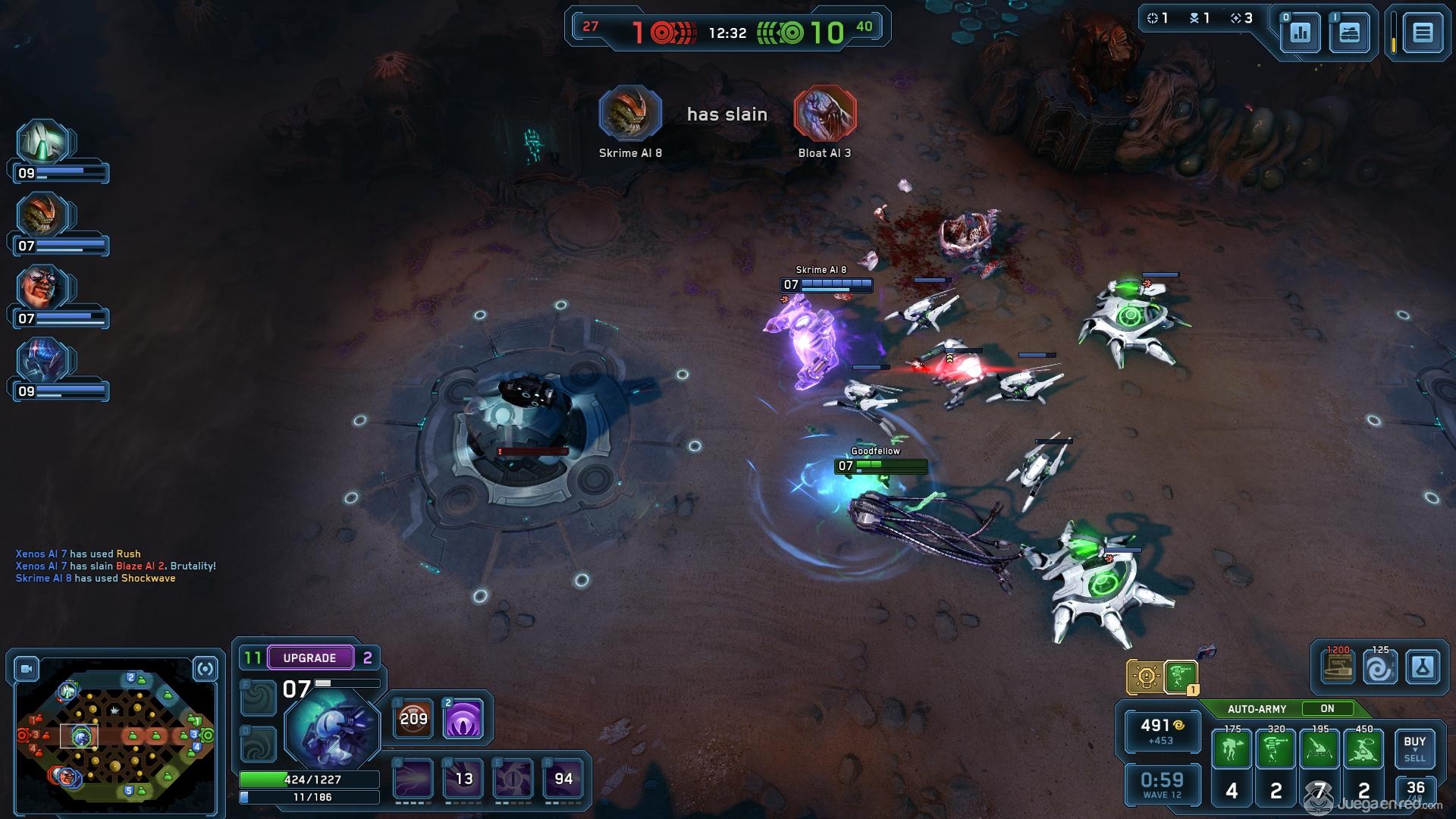This screenshot has height=819, width=1456.
Task: Toggle the Auto-Army ON switch
Action: coord(1327,708)
